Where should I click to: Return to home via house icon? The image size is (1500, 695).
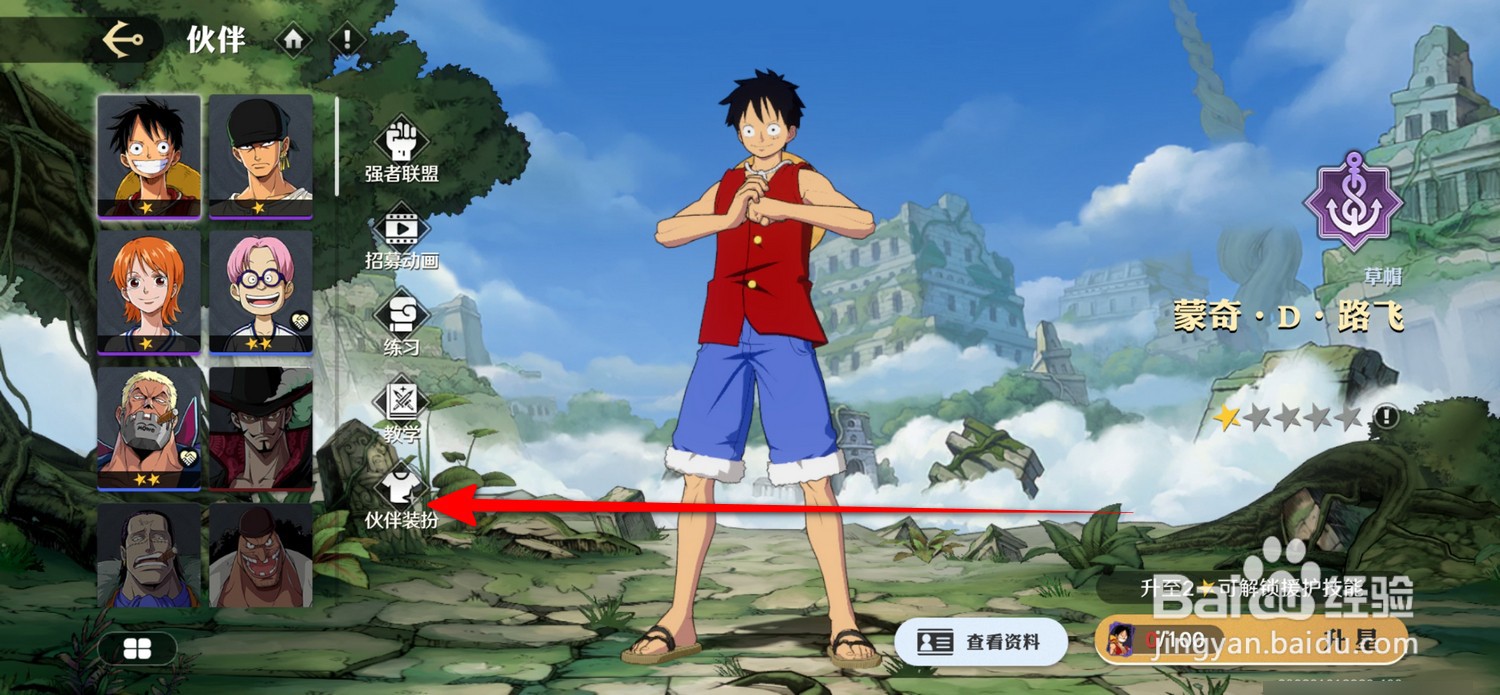tap(293, 40)
